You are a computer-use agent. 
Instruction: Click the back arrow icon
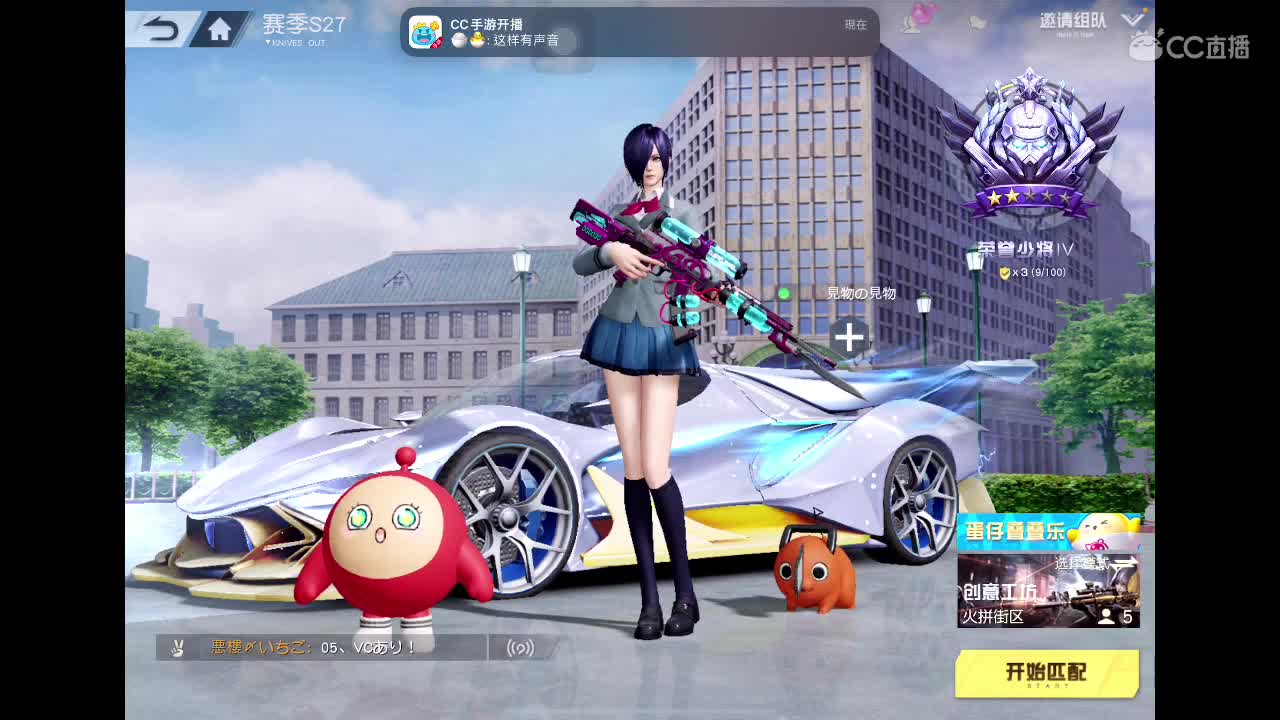tap(162, 28)
